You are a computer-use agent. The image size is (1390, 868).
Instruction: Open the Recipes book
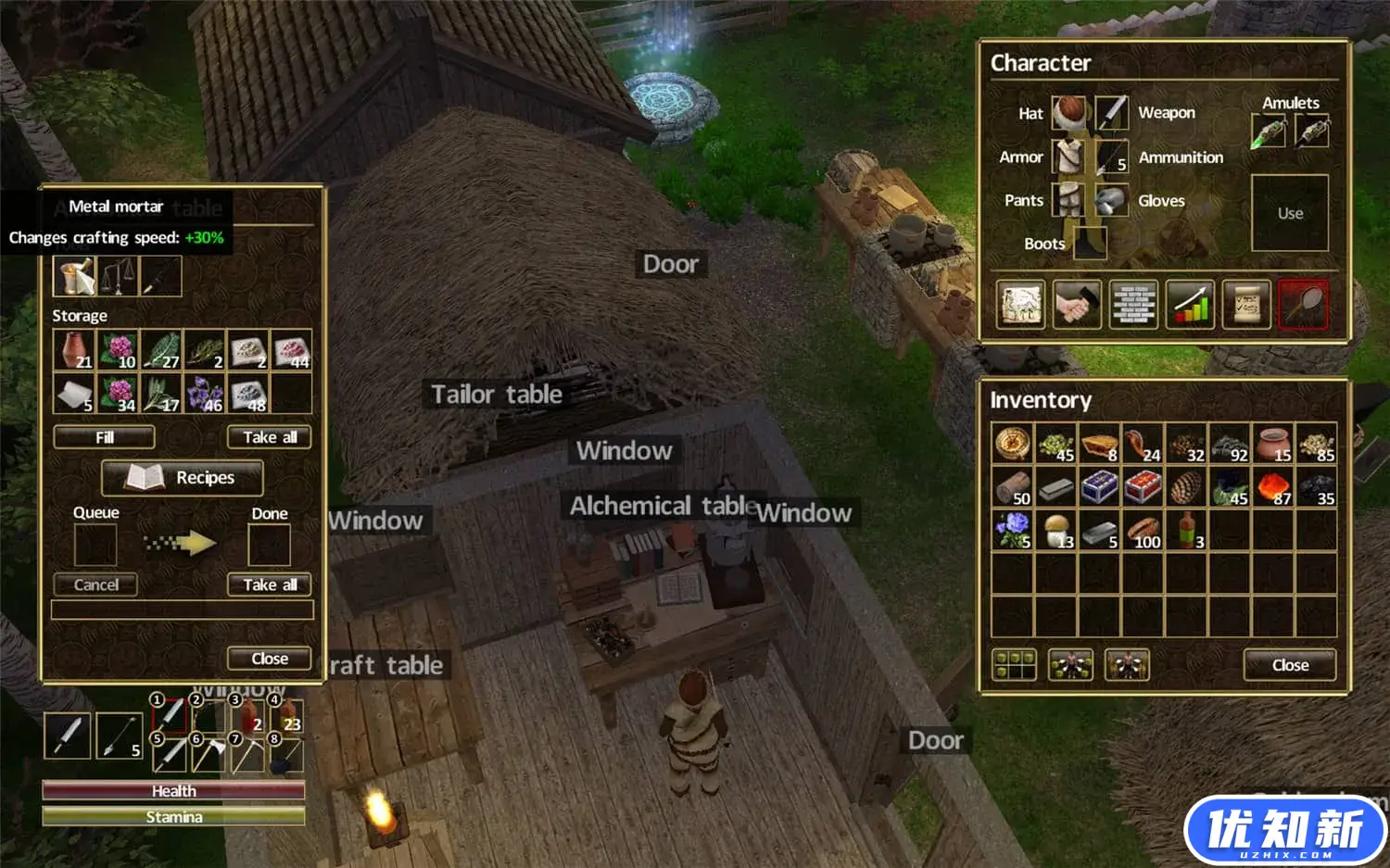[183, 477]
